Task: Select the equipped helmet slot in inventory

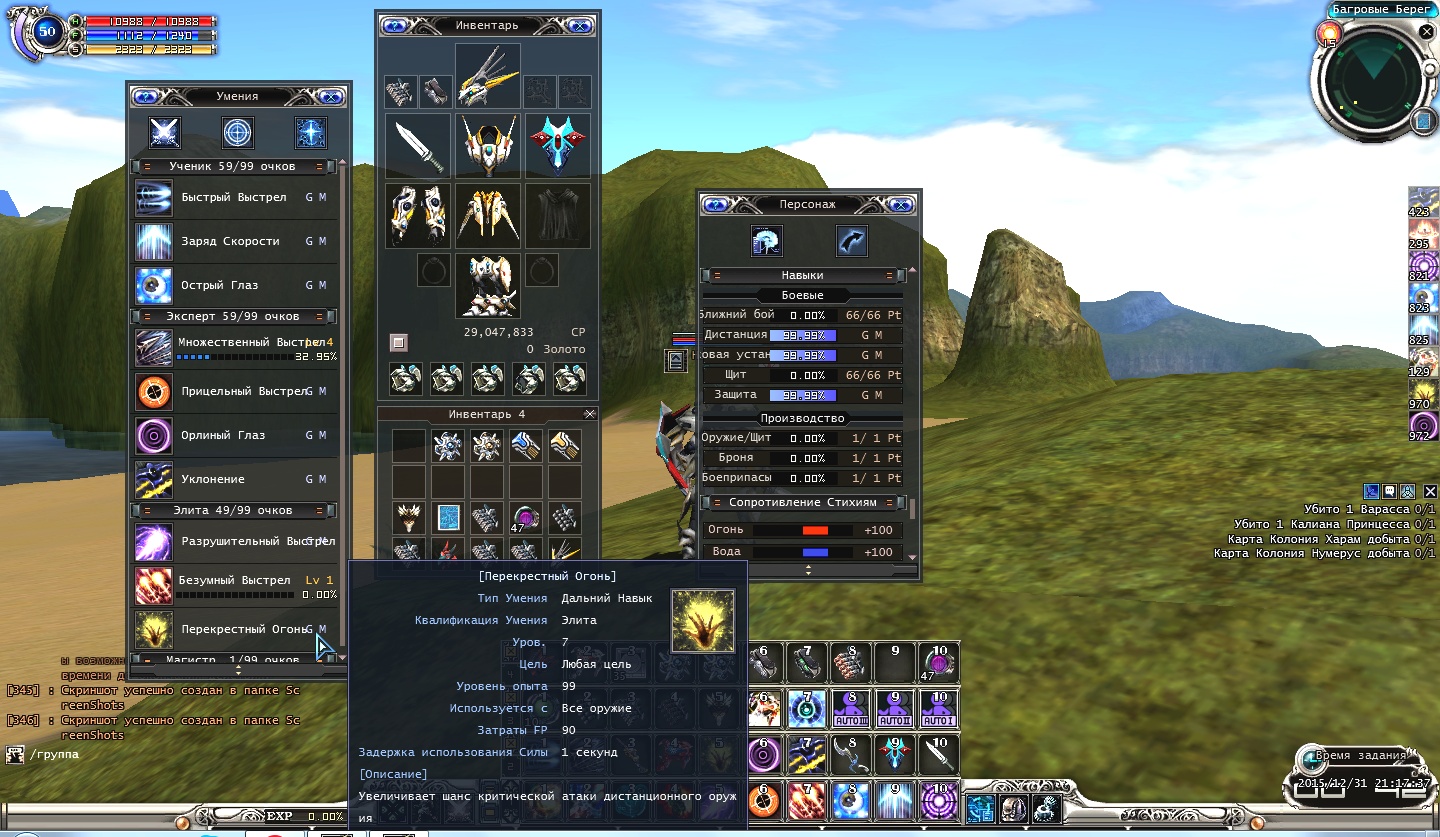Action: pyautogui.click(x=488, y=146)
